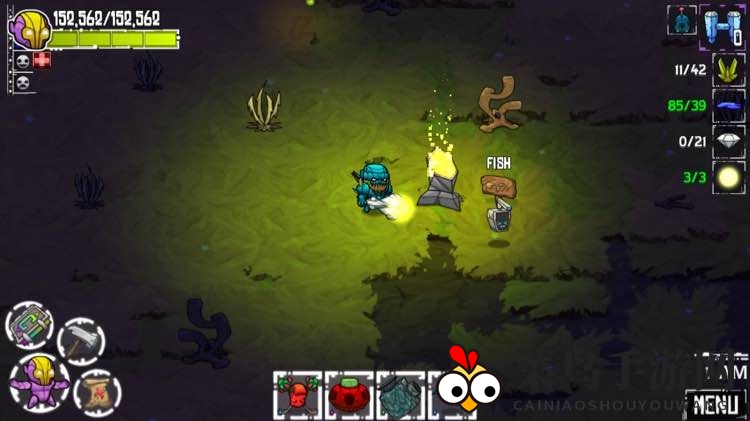Select the glowing yellow orb resource tracker

(x=728, y=177)
